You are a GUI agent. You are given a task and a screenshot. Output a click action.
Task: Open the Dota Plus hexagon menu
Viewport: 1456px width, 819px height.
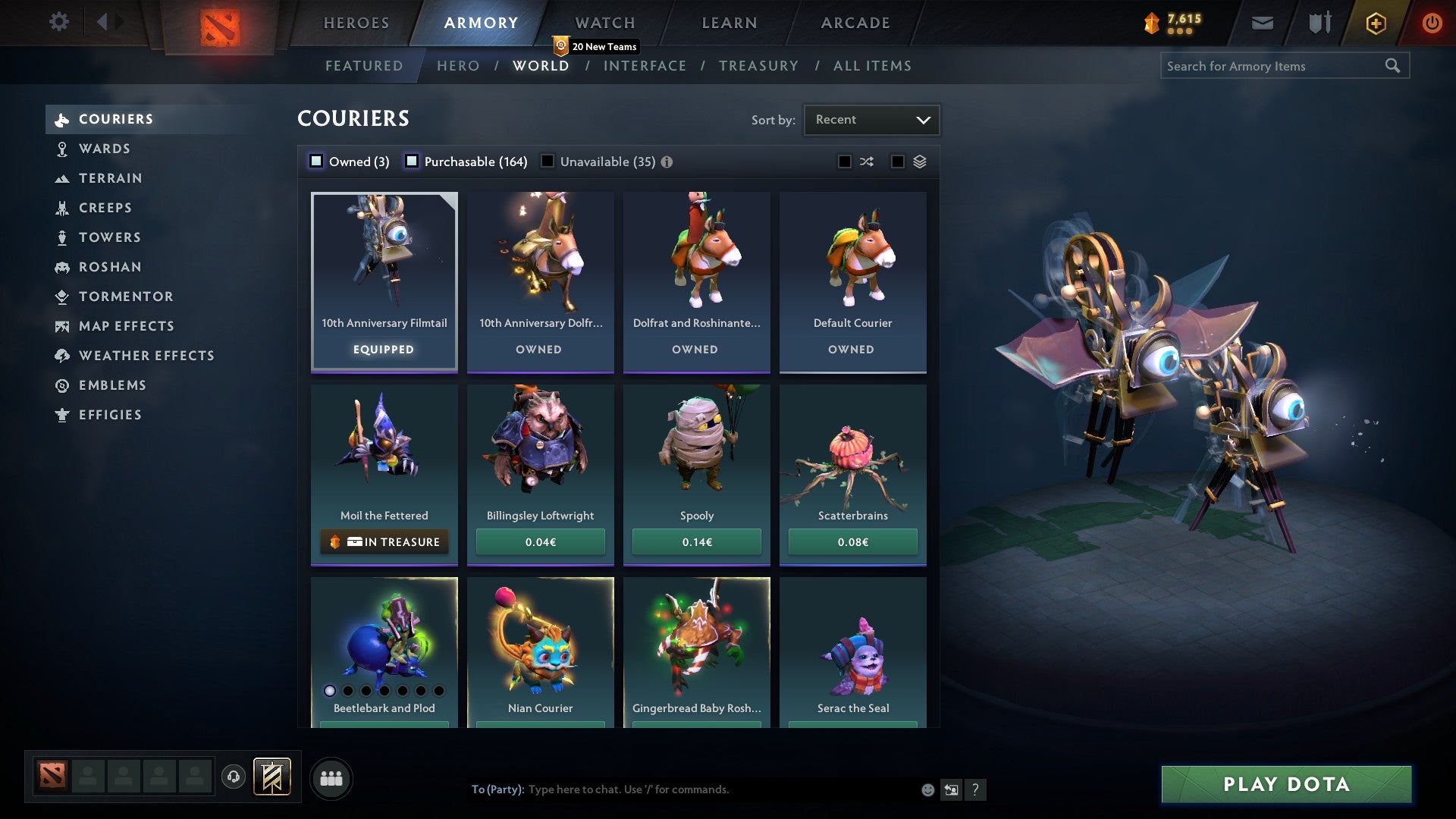(1375, 22)
